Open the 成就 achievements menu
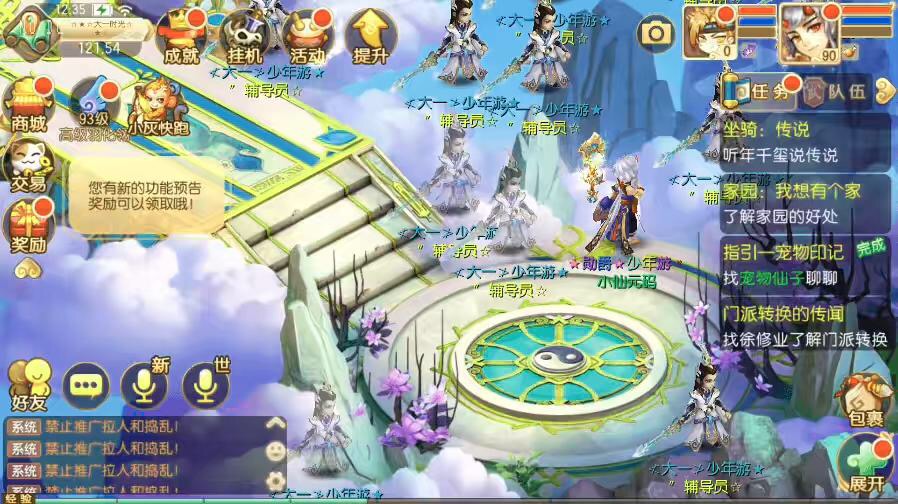898x504 pixels. 182,39
